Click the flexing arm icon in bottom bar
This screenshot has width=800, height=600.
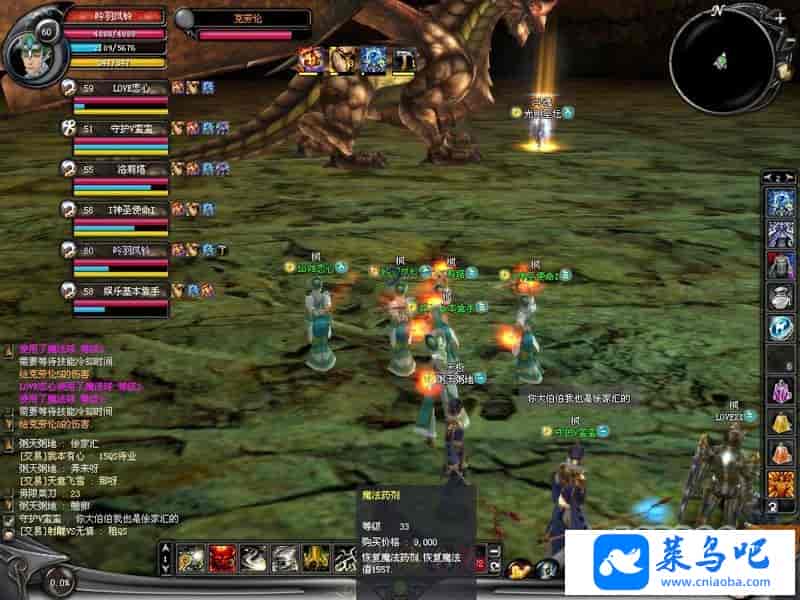pos(518,570)
